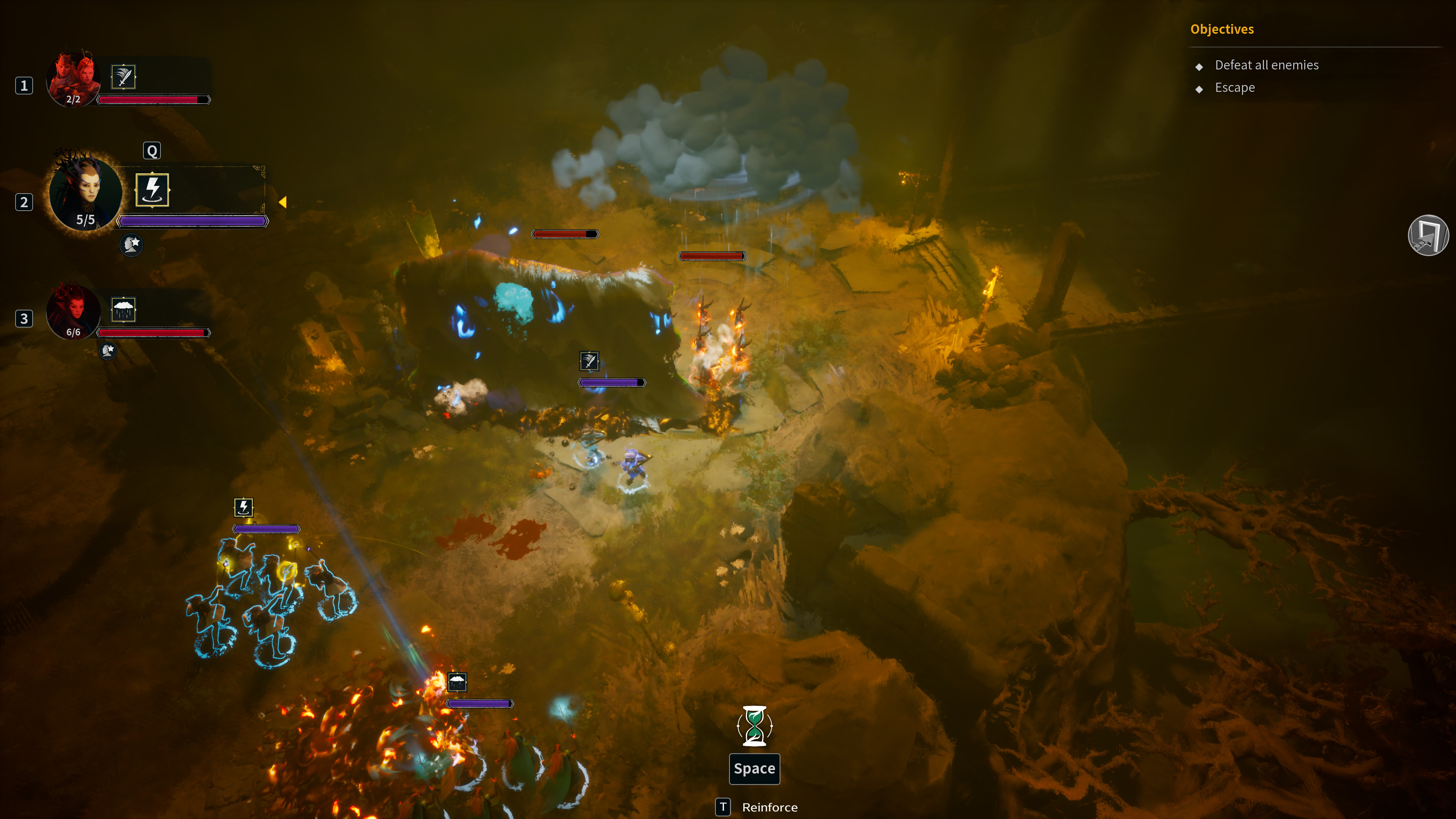The image size is (1456, 819).
Task: Activate the lightning strike ability
Action: point(152,189)
